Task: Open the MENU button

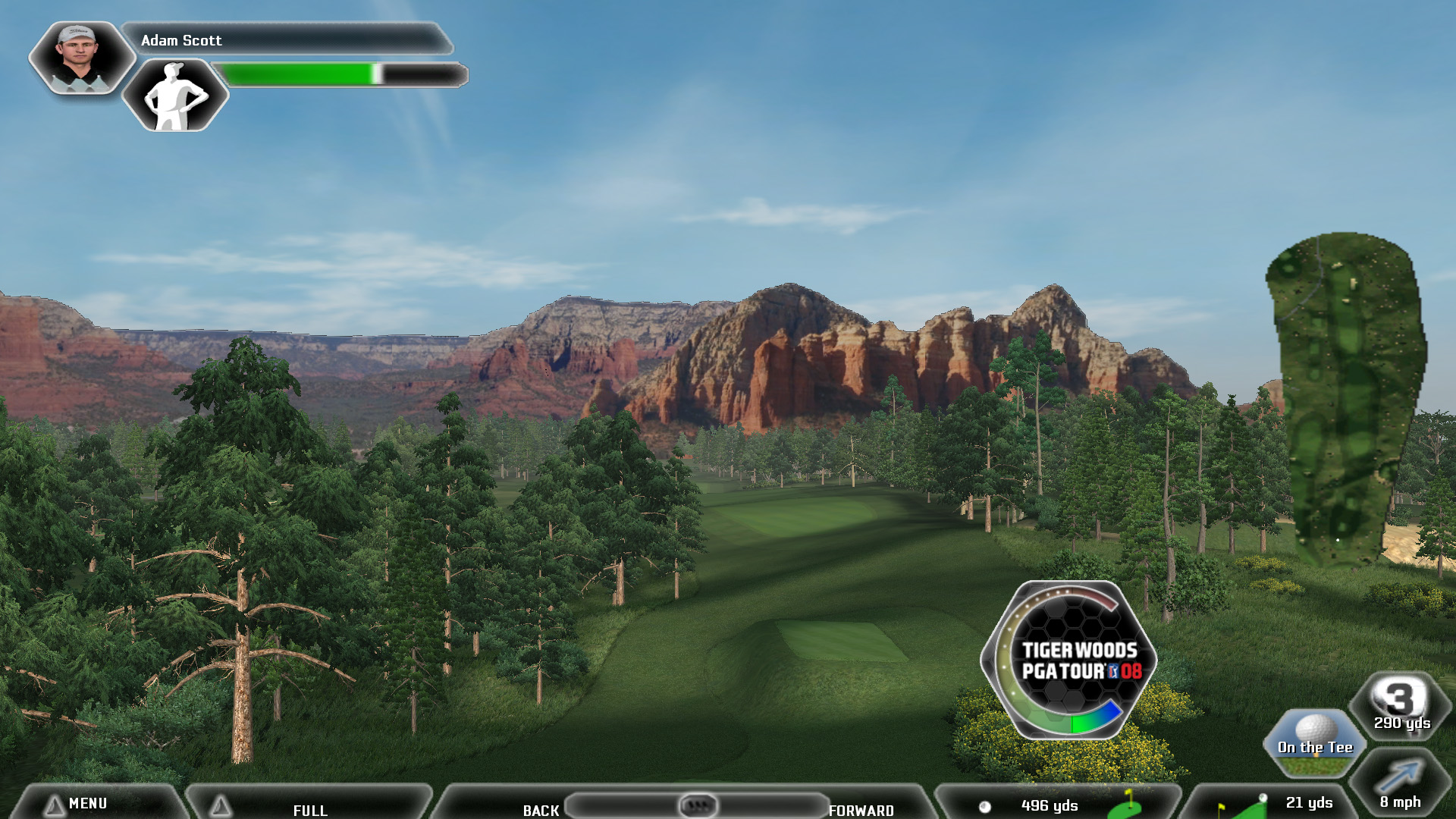Action: [x=88, y=803]
